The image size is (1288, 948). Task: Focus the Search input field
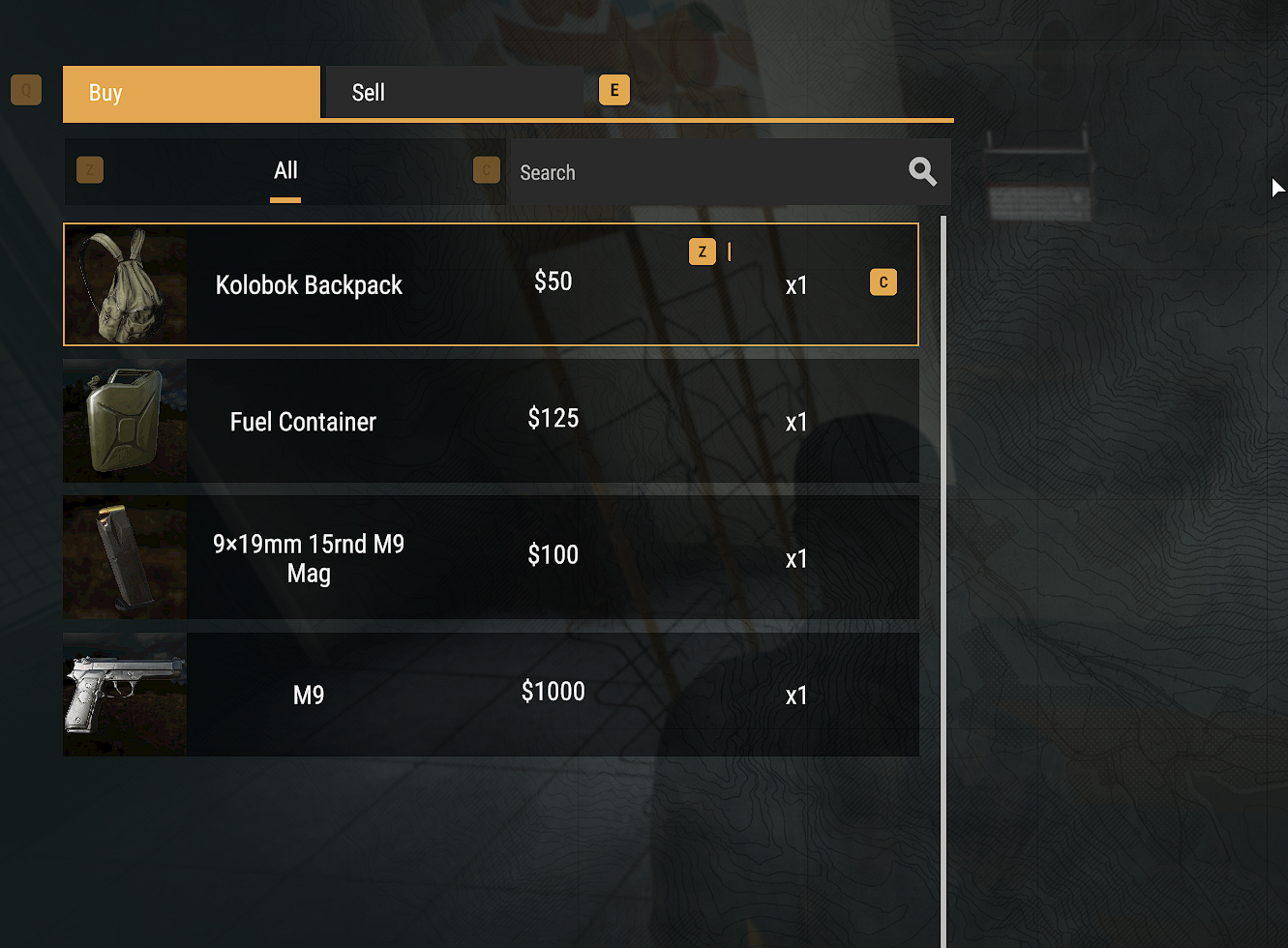click(x=706, y=172)
